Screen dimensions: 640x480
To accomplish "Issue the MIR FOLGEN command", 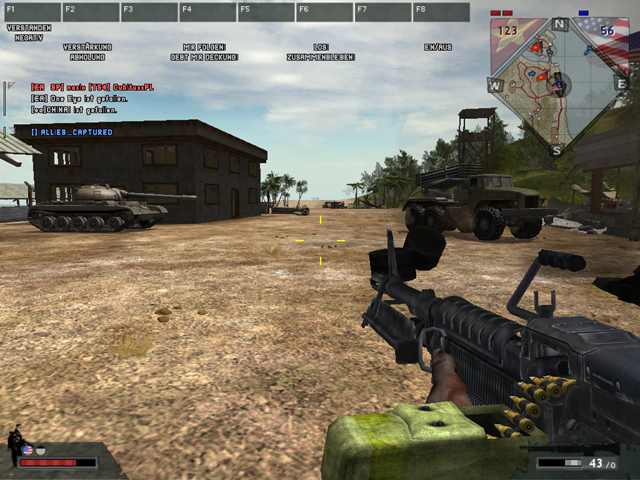I will pyautogui.click(x=204, y=47).
